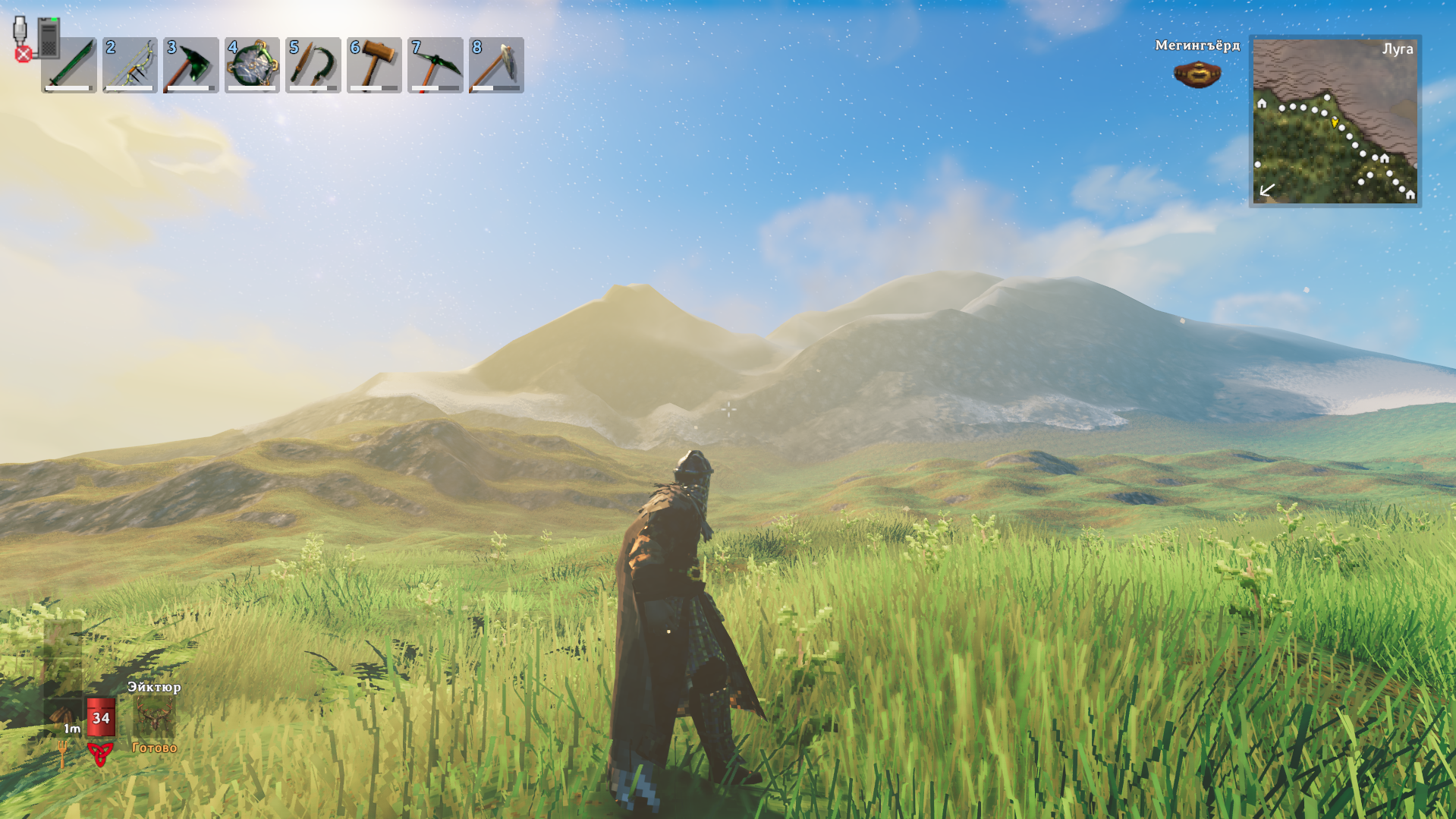Click the network connection status icon
The height and width of the screenshot is (819, 1456).
35,38
